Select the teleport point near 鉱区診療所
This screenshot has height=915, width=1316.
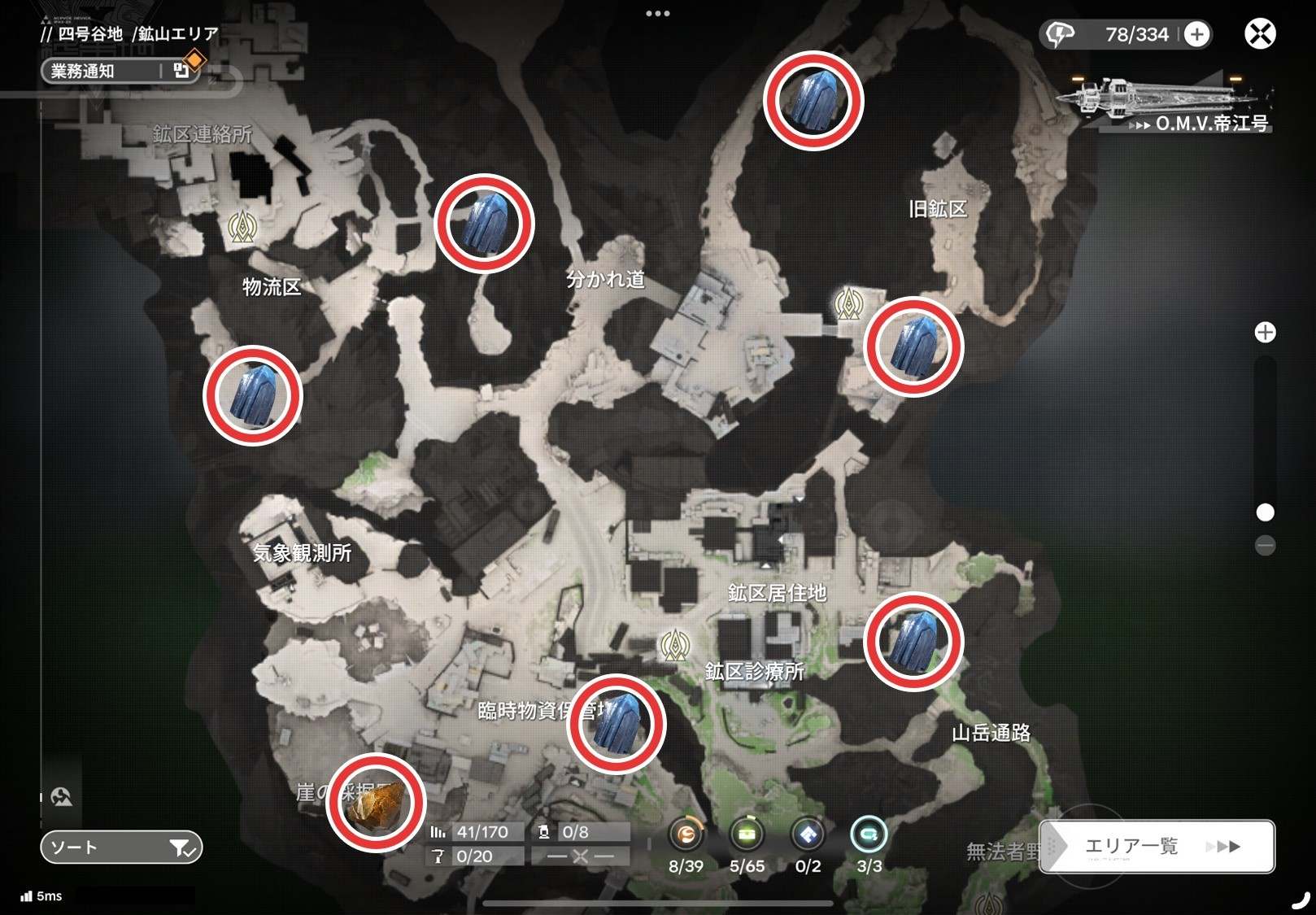[674, 646]
